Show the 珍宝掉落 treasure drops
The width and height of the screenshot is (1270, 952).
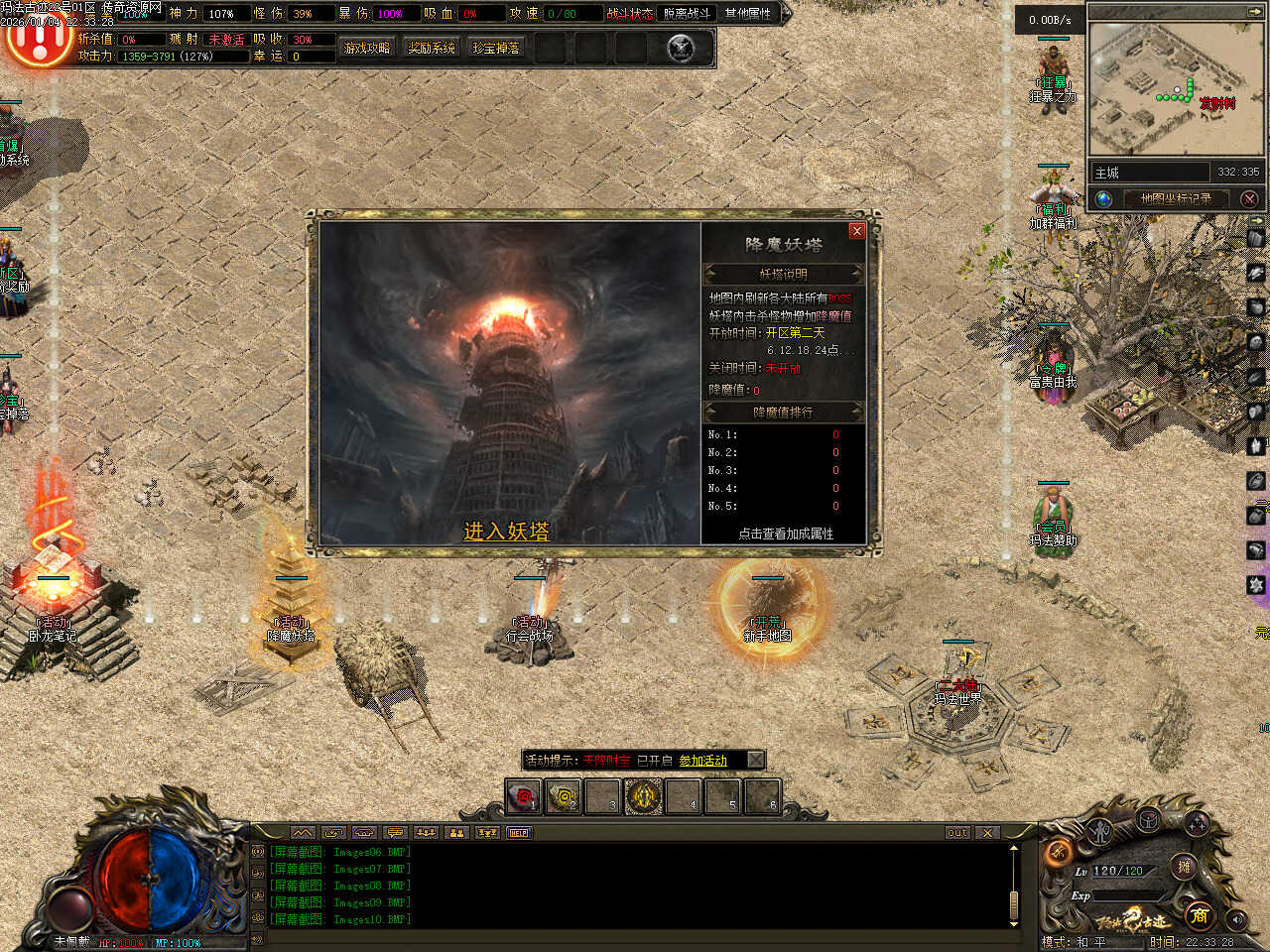pyautogui.click(x=496, y=48)
